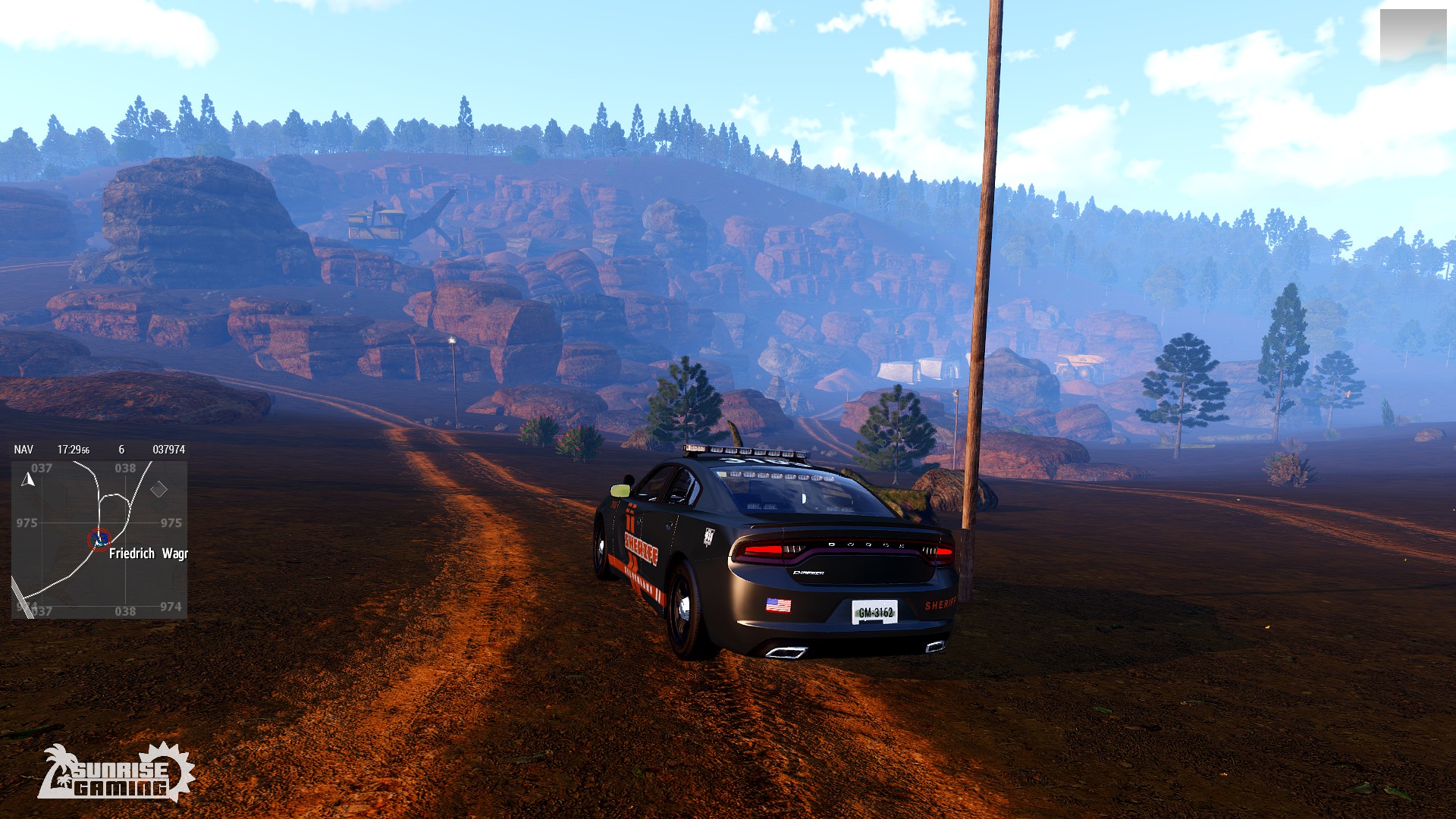
Task: Click the north arrow on the GPS
Action: 29,480
